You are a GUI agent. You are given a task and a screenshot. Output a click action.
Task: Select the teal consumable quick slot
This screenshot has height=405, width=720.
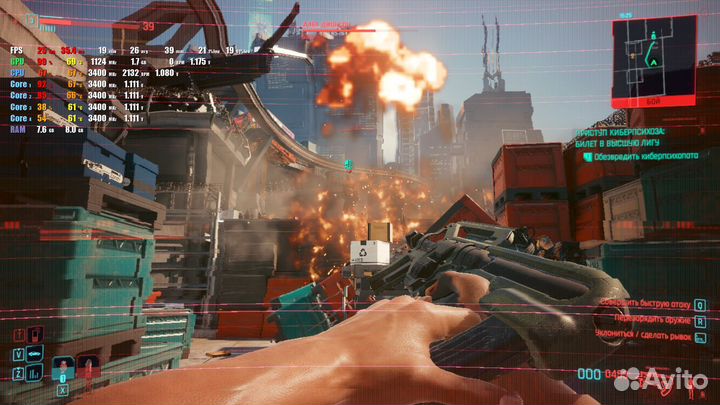64,369
